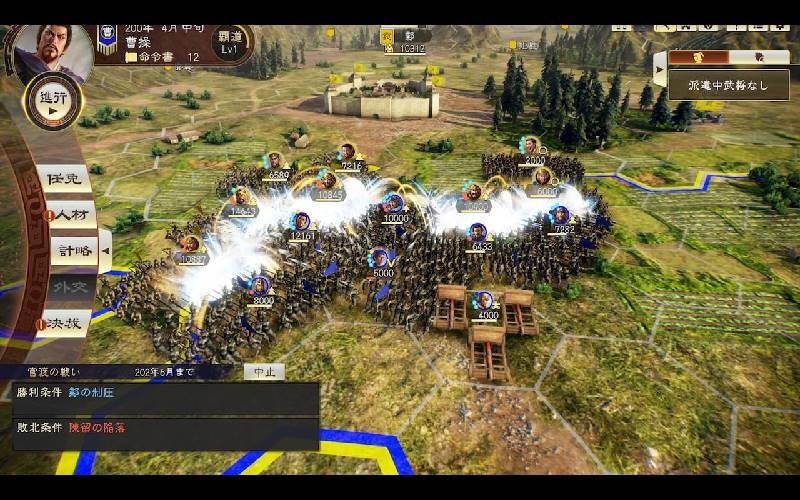Select the army unit with 8000 troops
The height and width of the screenshot is (500, 800).
[260, 286]
